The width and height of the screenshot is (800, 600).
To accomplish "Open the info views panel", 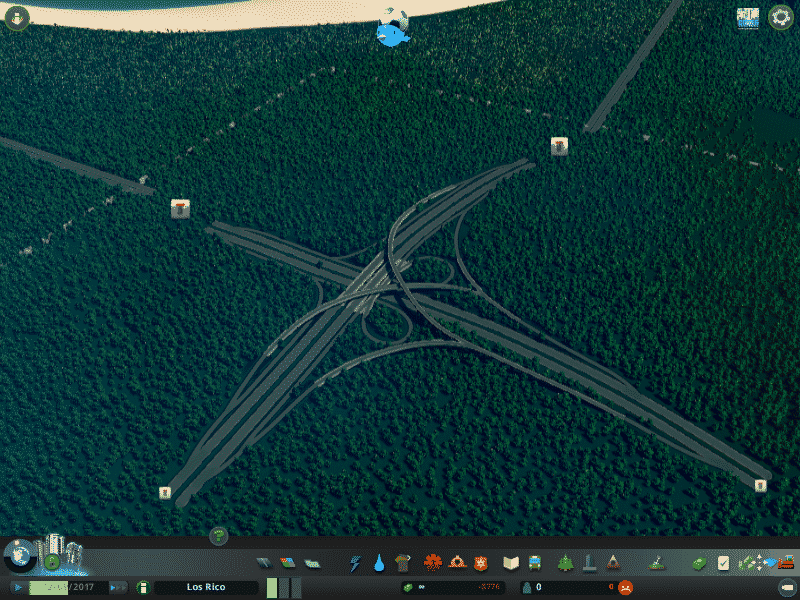I will [x=747, y=17].
